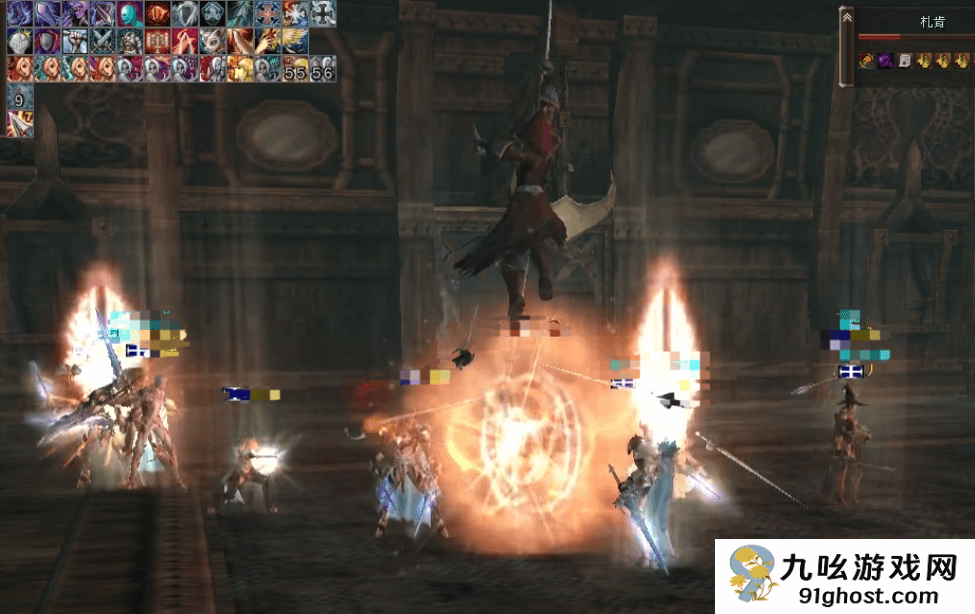Click the arrowhead buff icon marked 7
This screenshot has height=614, width=975.
[20, 124]
